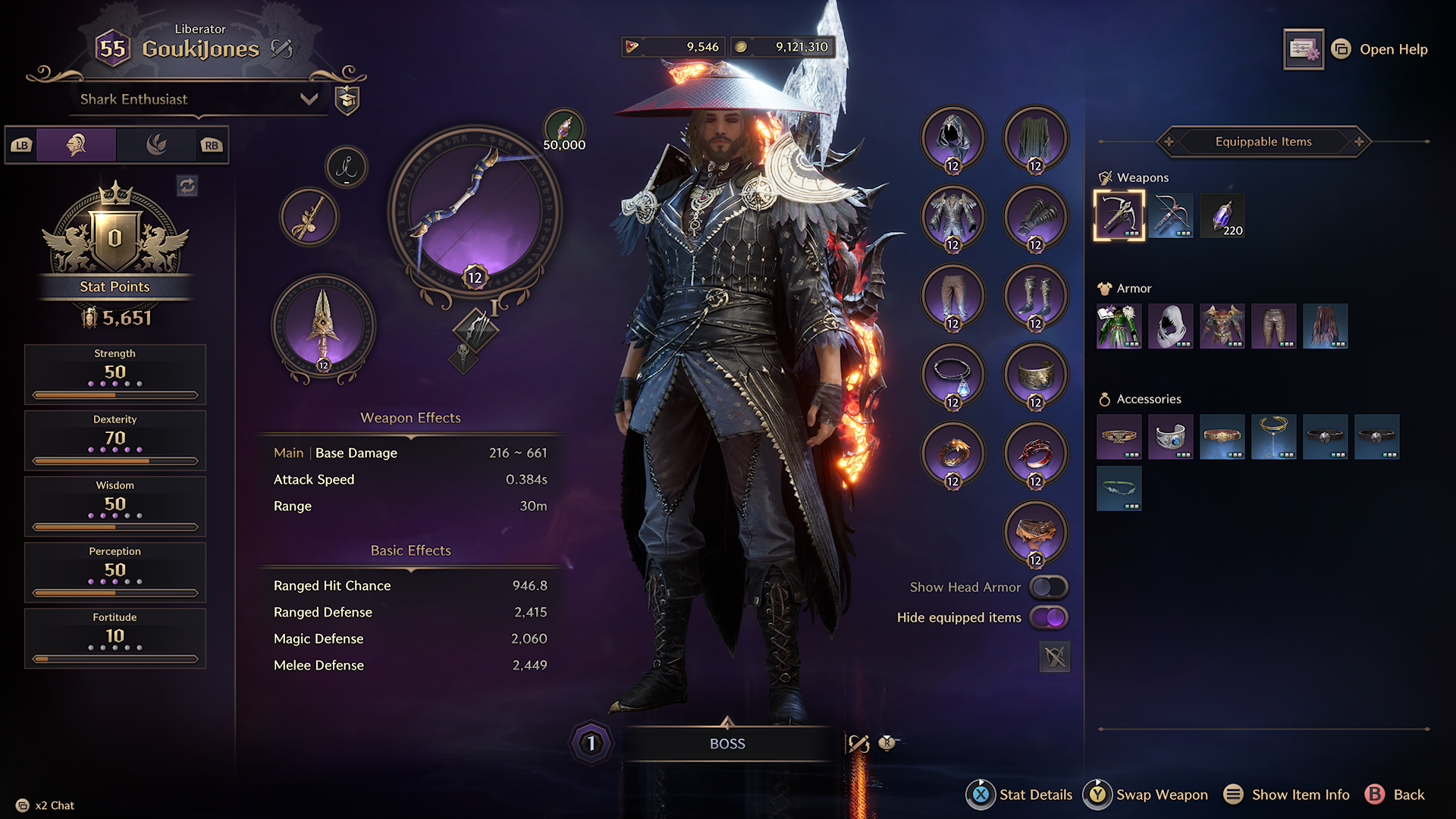Choose the shark hood in Equippable Armor

tap(1171, 326)
